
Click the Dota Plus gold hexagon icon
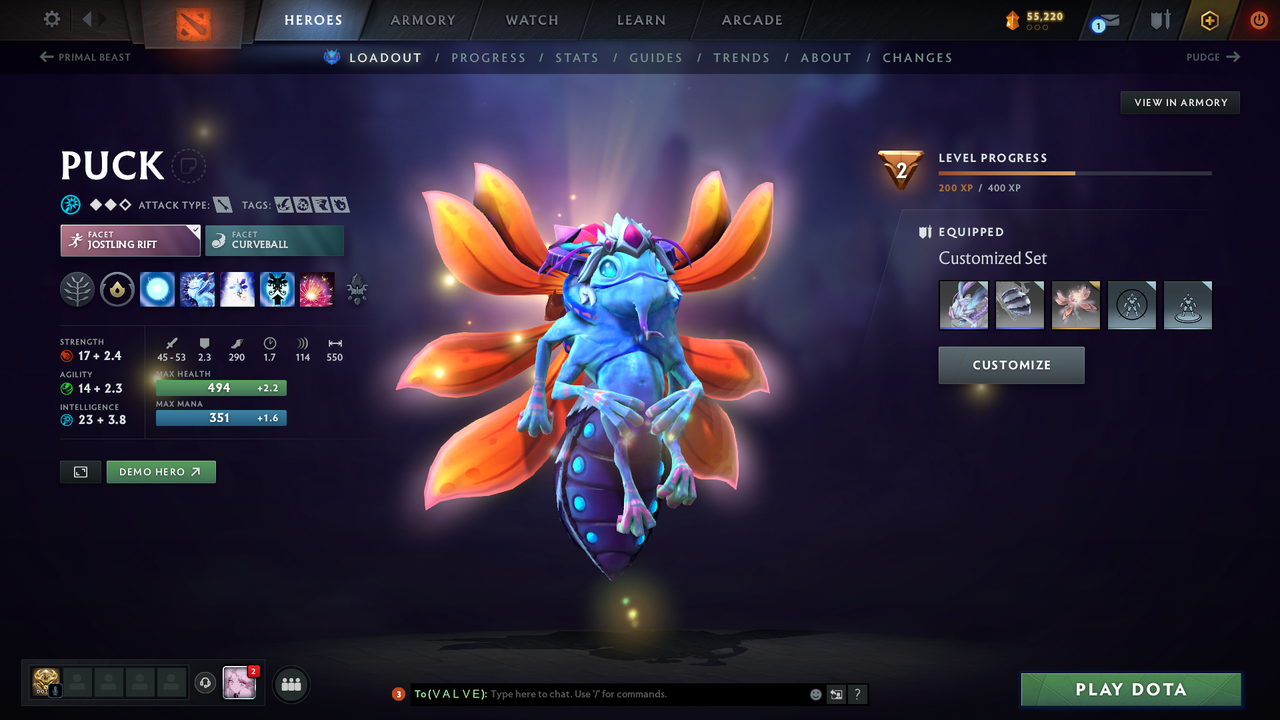point(1209,19)
